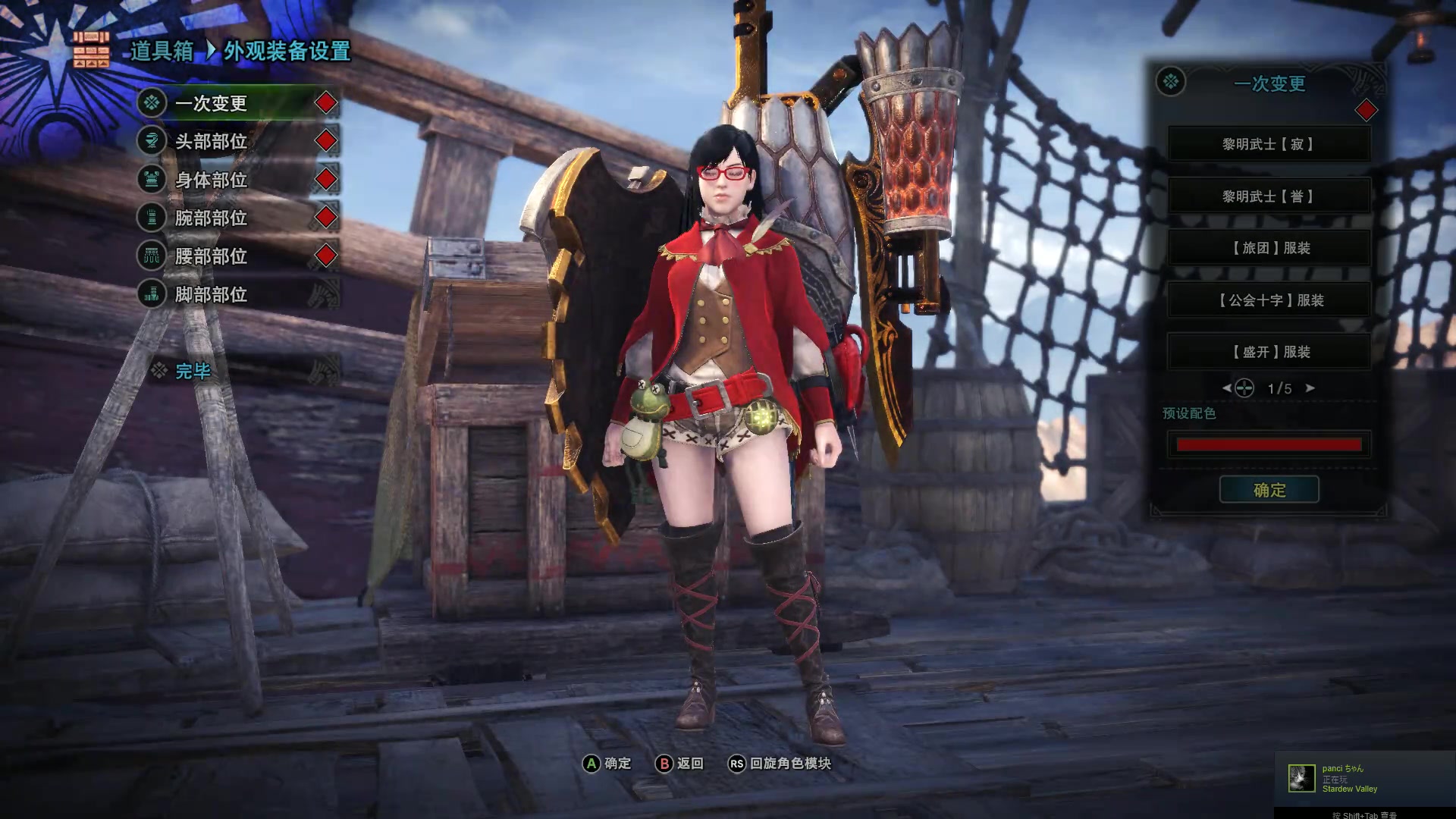Pick the 黎明武士【寂】 armor set
The height and width of the screenshot is (819, 1456).
click(1269, 144)
